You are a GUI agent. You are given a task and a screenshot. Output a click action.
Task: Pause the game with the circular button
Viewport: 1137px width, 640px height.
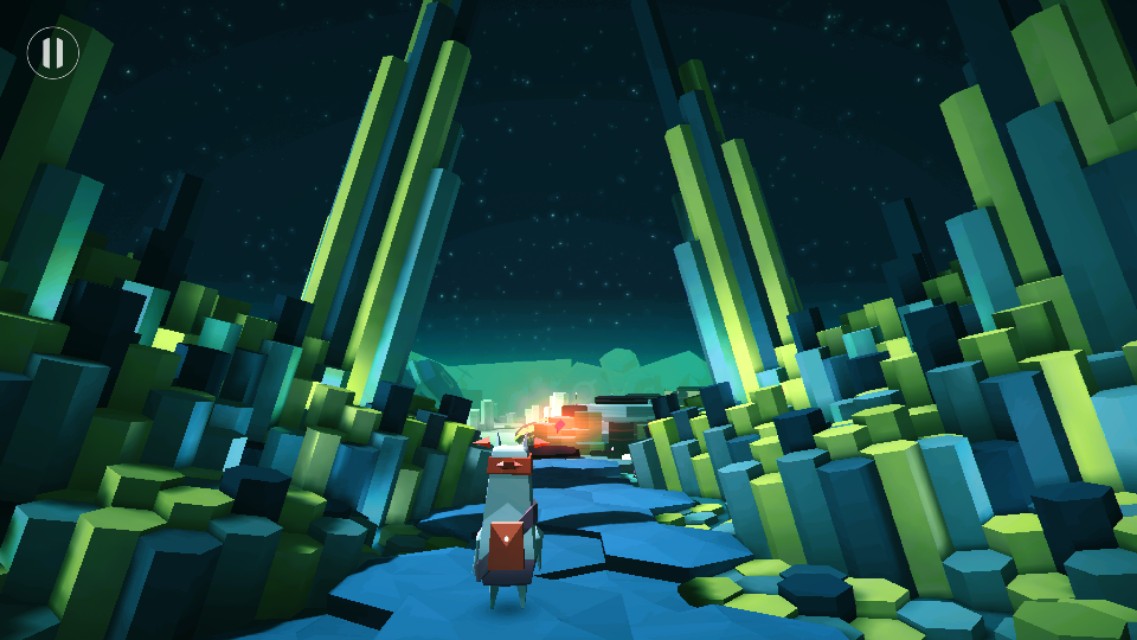click(x=52, y=52)
